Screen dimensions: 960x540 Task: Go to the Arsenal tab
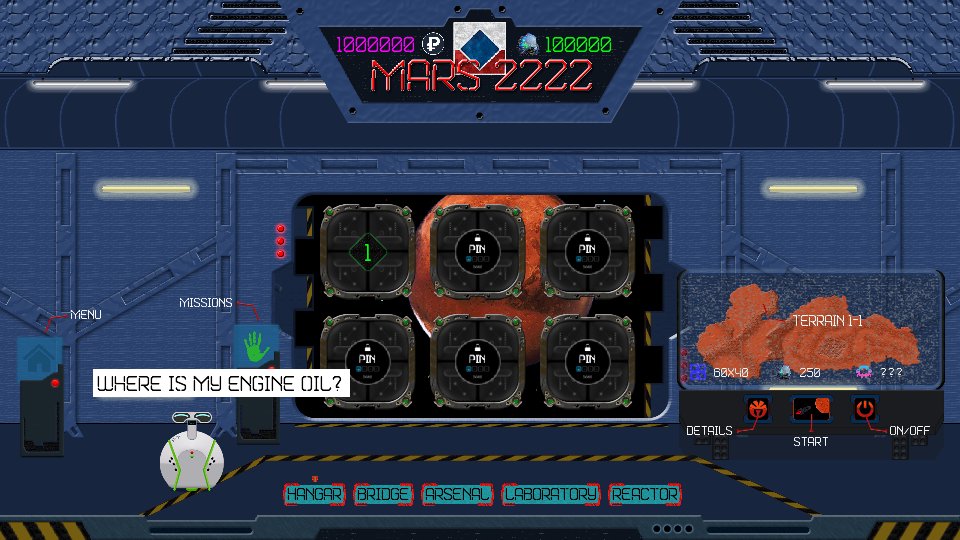457,494
